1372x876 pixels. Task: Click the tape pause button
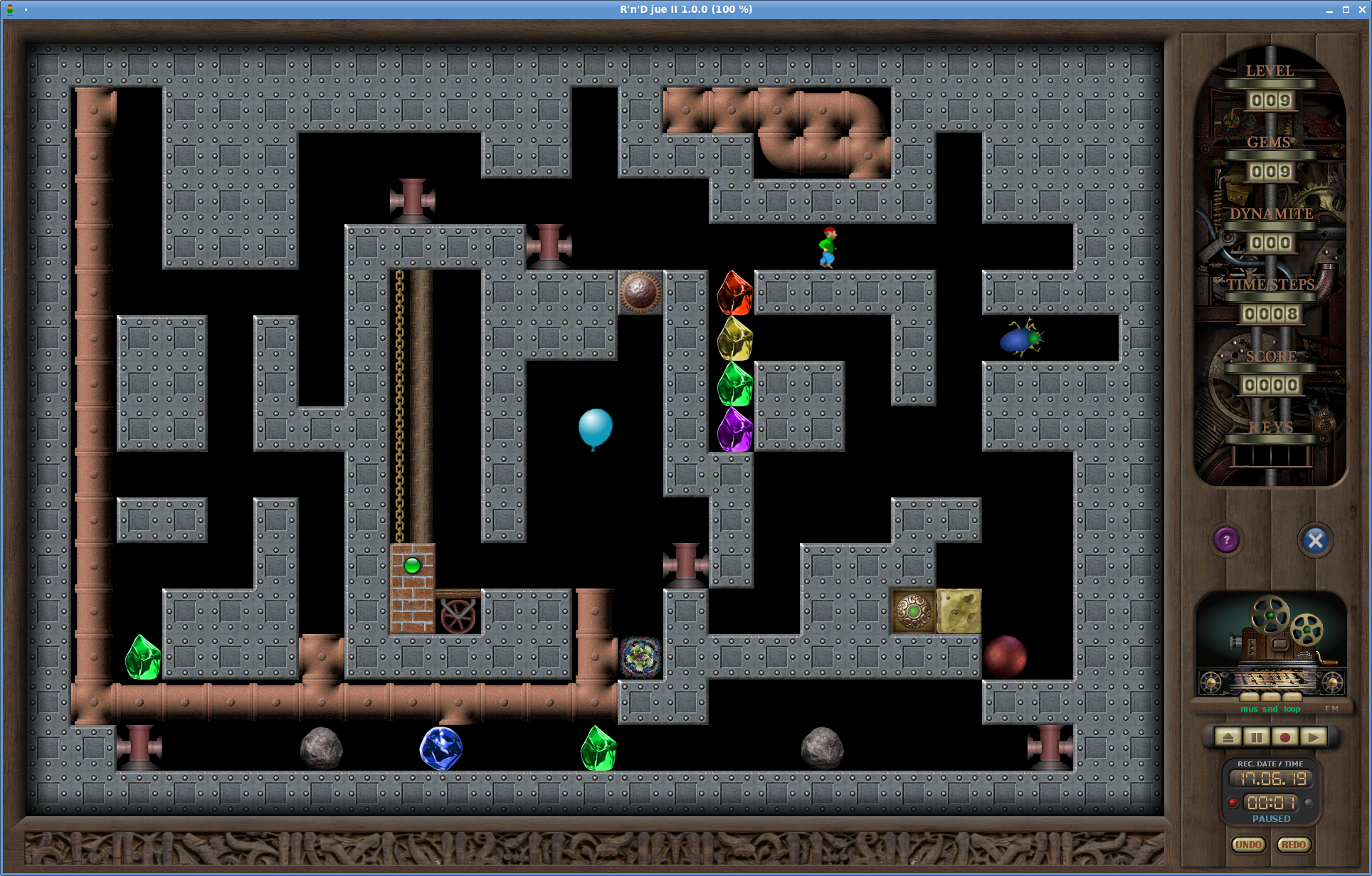tap(1257, 737)
